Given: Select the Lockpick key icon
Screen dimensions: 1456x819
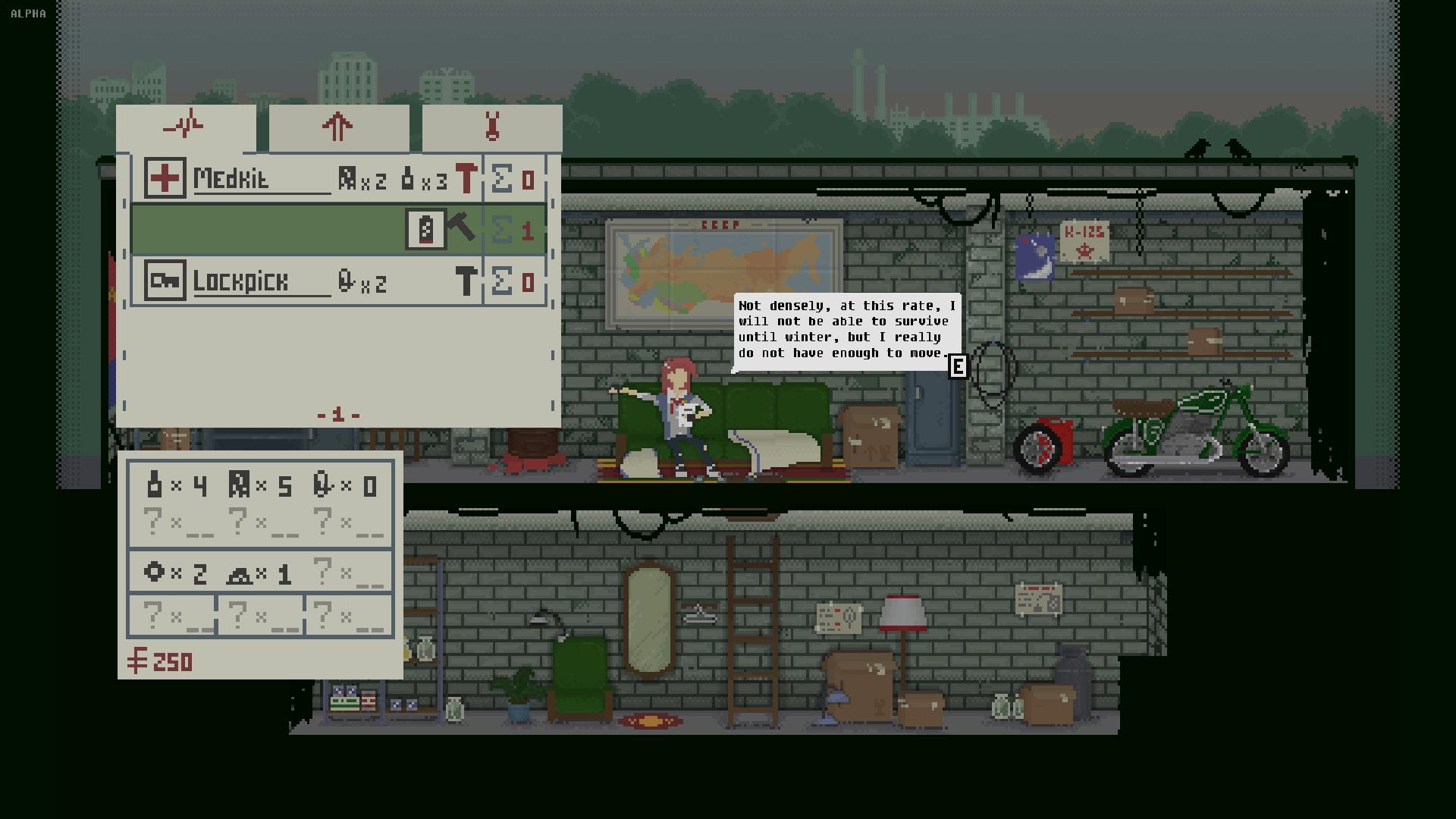Looking at the screenshot, I should coord(165,281).
